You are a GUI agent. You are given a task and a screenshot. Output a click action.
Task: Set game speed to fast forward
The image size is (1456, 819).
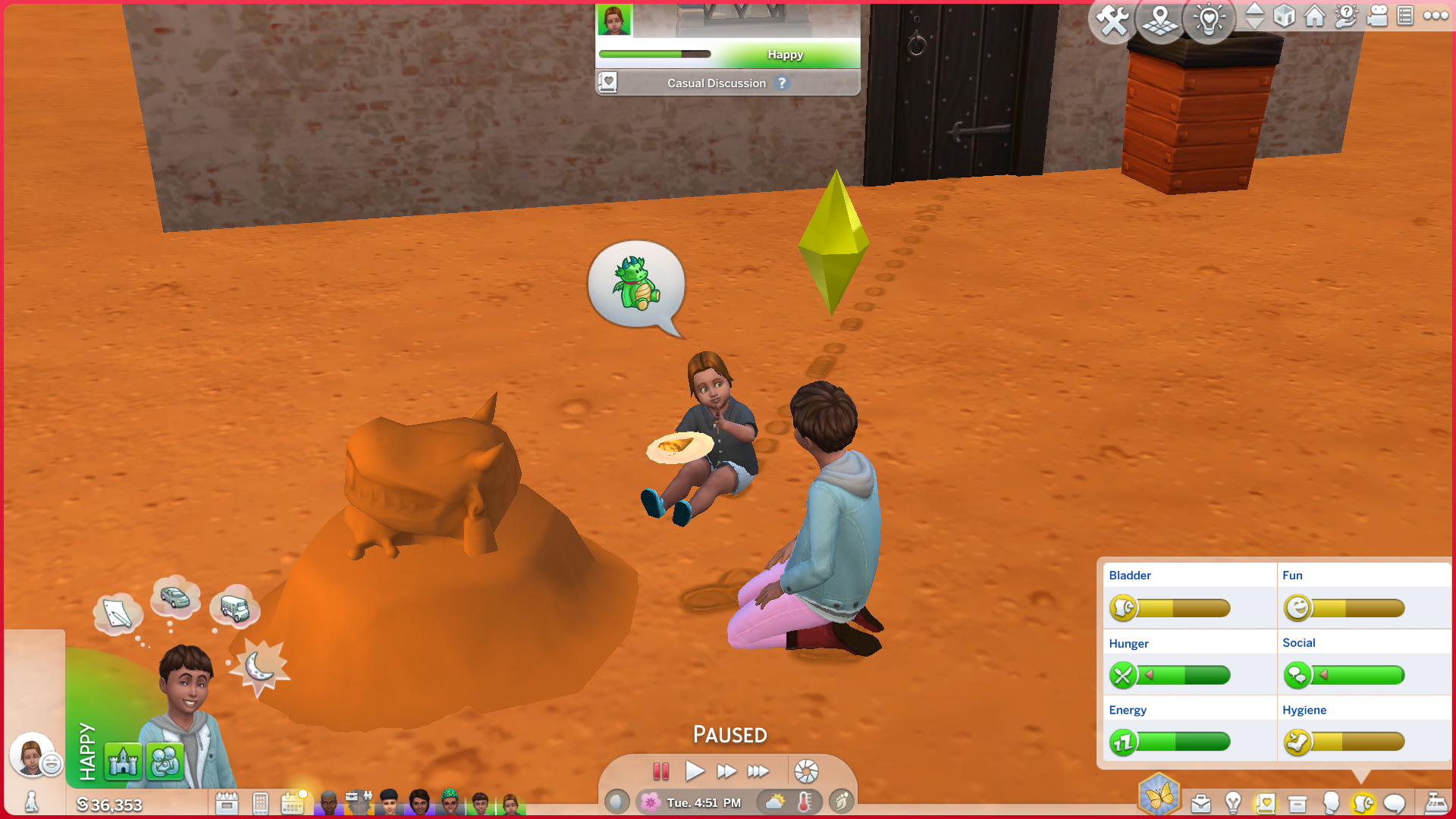(726, 772)
